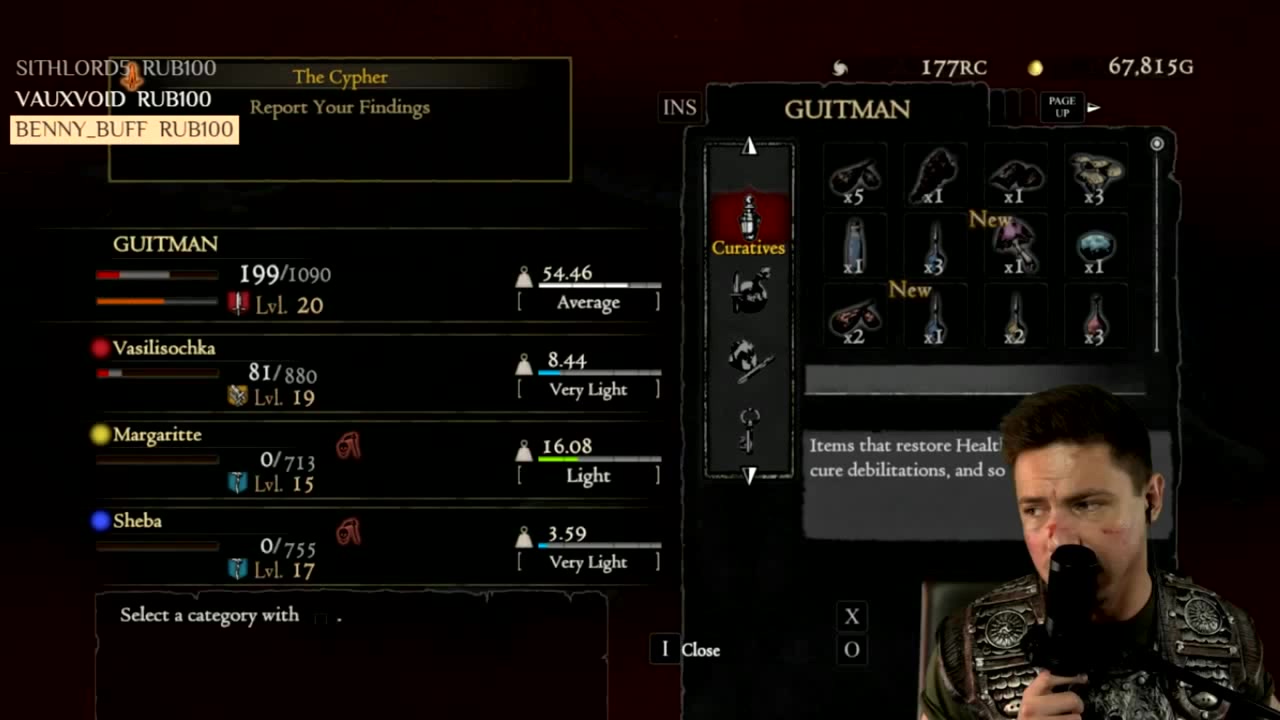Switch to the materials category with ore and pick
Screen dimensions: 1280x720
pyautogui.click(x=749, y=360)
